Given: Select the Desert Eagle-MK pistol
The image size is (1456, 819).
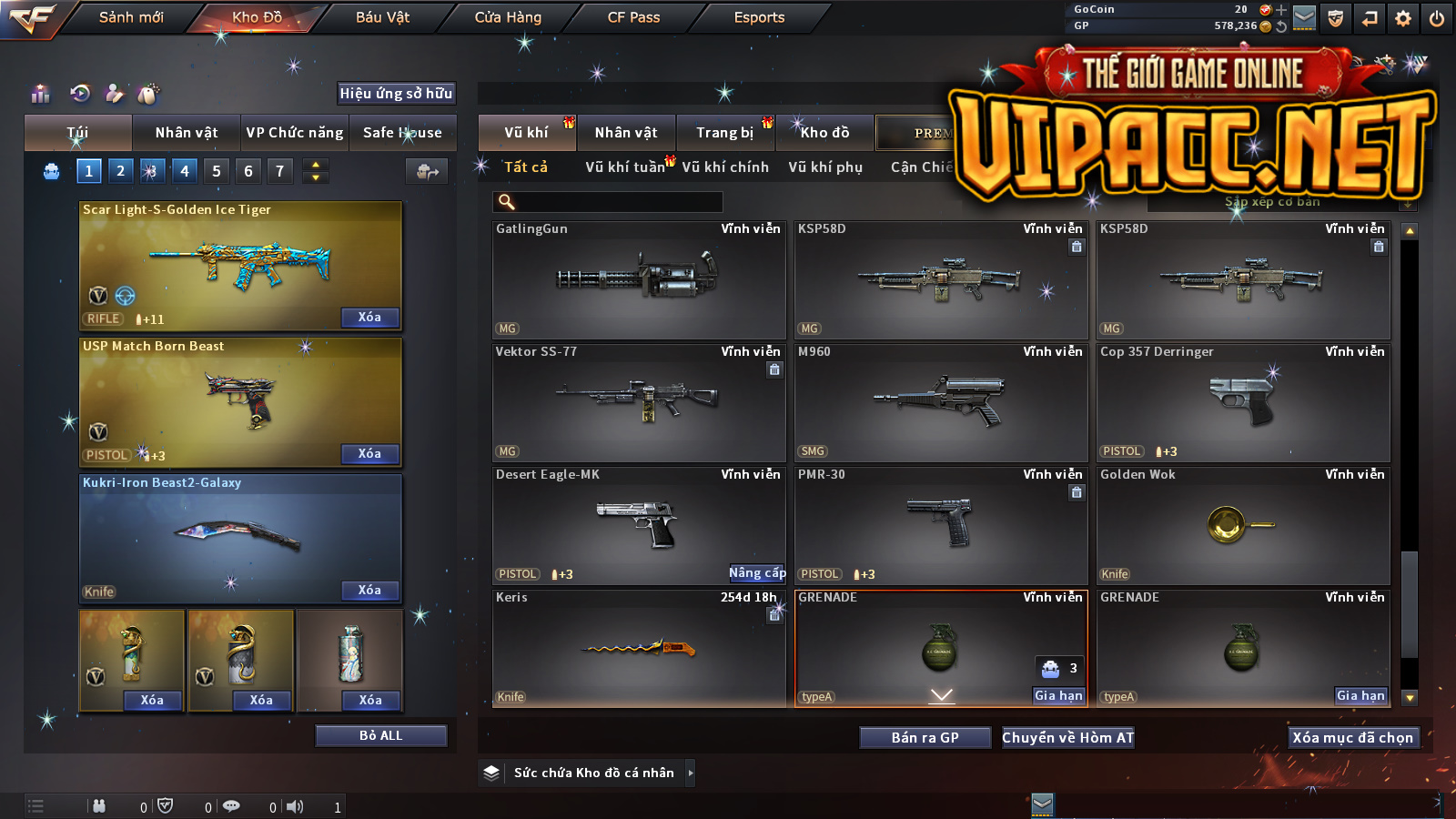Looking at the screenshot, I should tap(638, 525).
